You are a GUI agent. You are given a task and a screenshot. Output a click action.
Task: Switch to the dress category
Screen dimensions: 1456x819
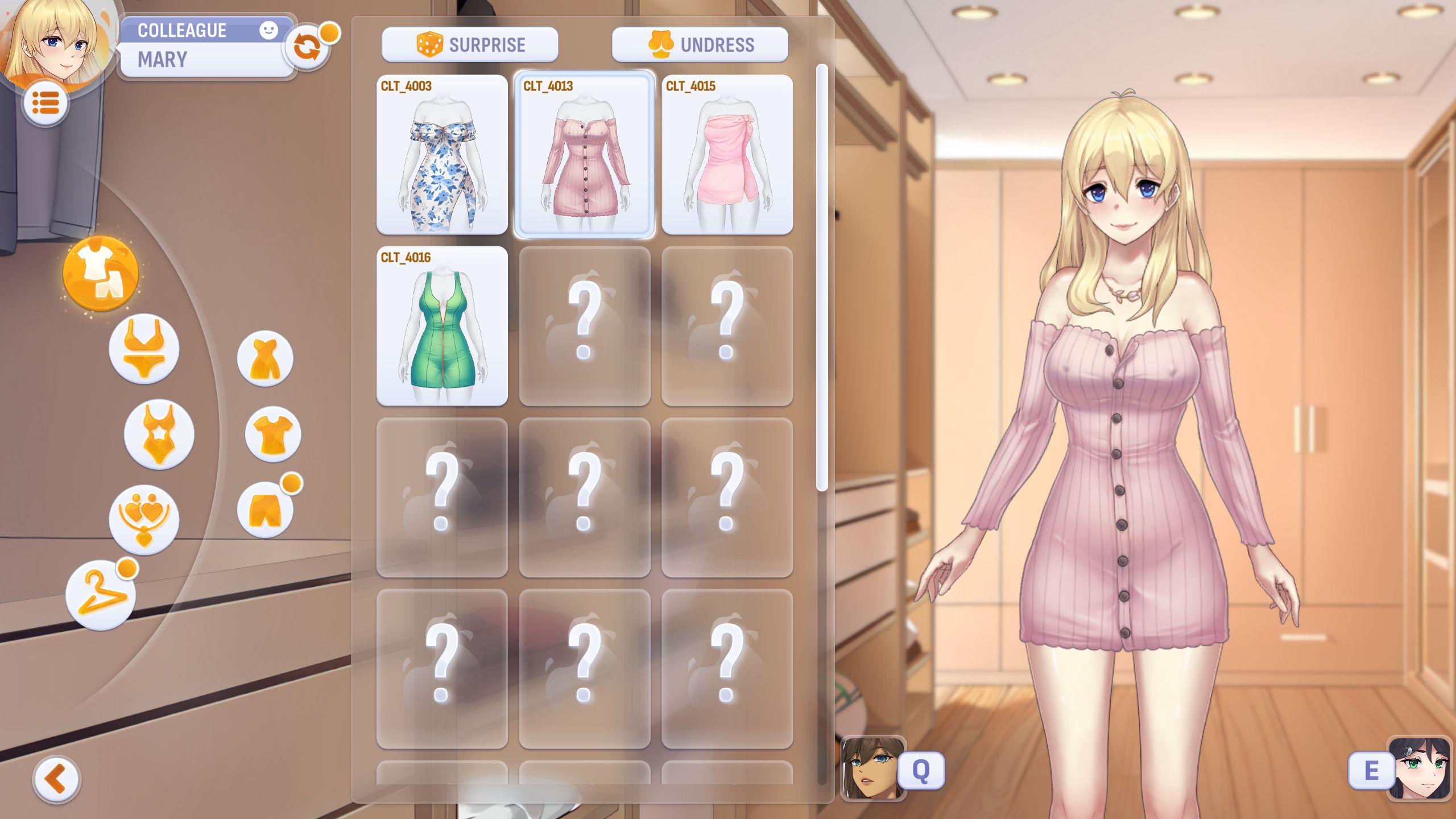265,359
